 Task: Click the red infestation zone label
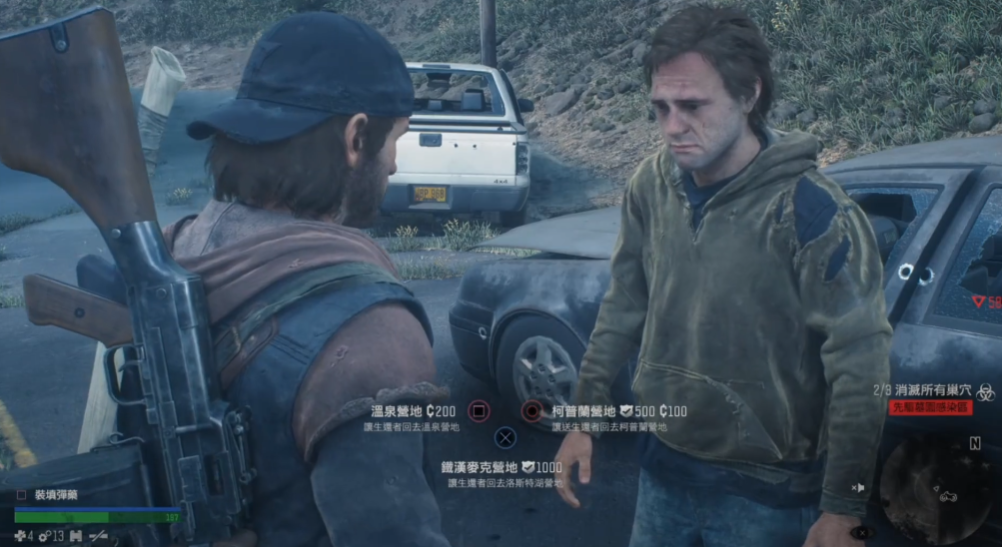point(930,408)
